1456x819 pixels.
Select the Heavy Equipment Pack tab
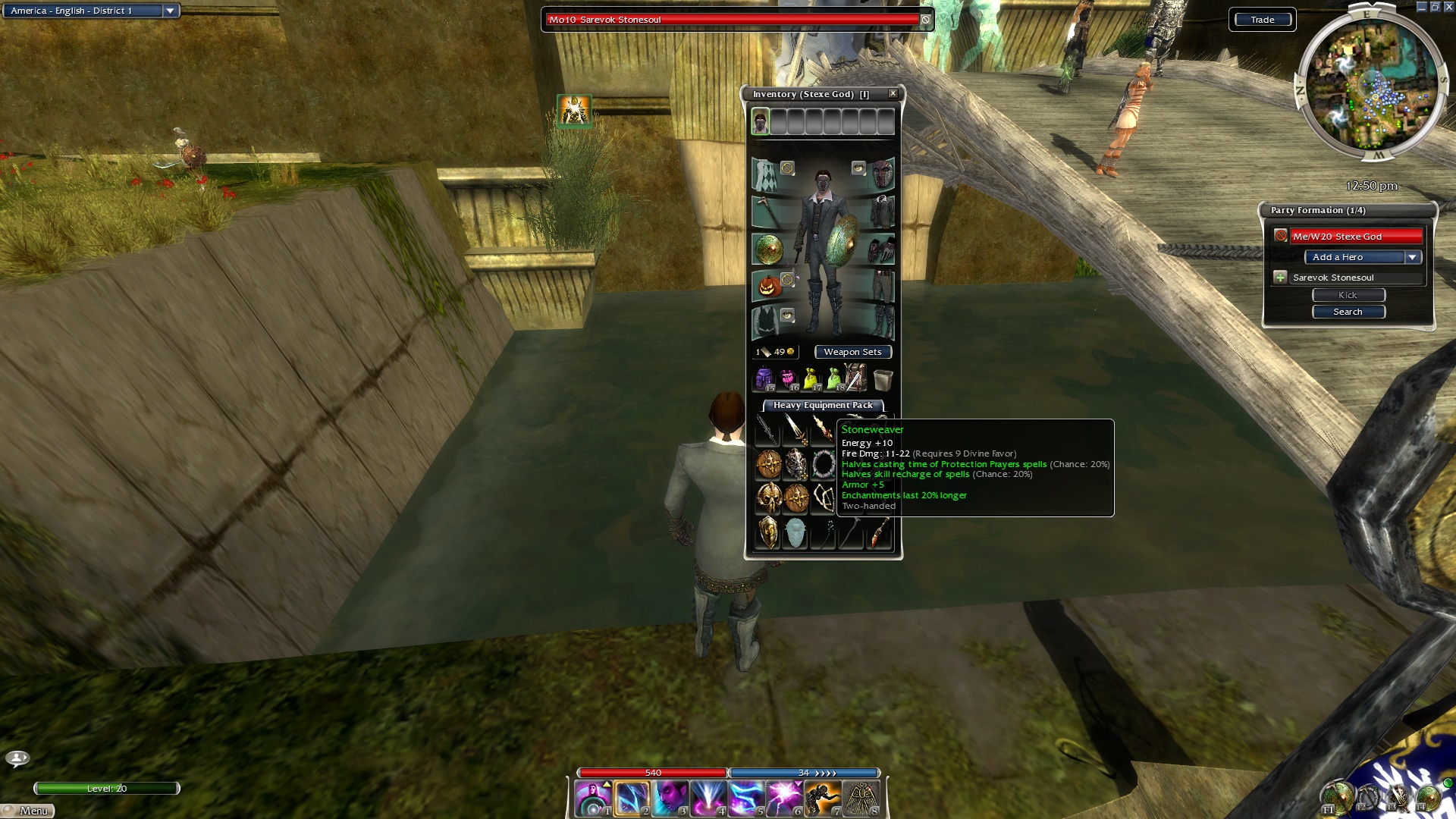tap(823, 405)
